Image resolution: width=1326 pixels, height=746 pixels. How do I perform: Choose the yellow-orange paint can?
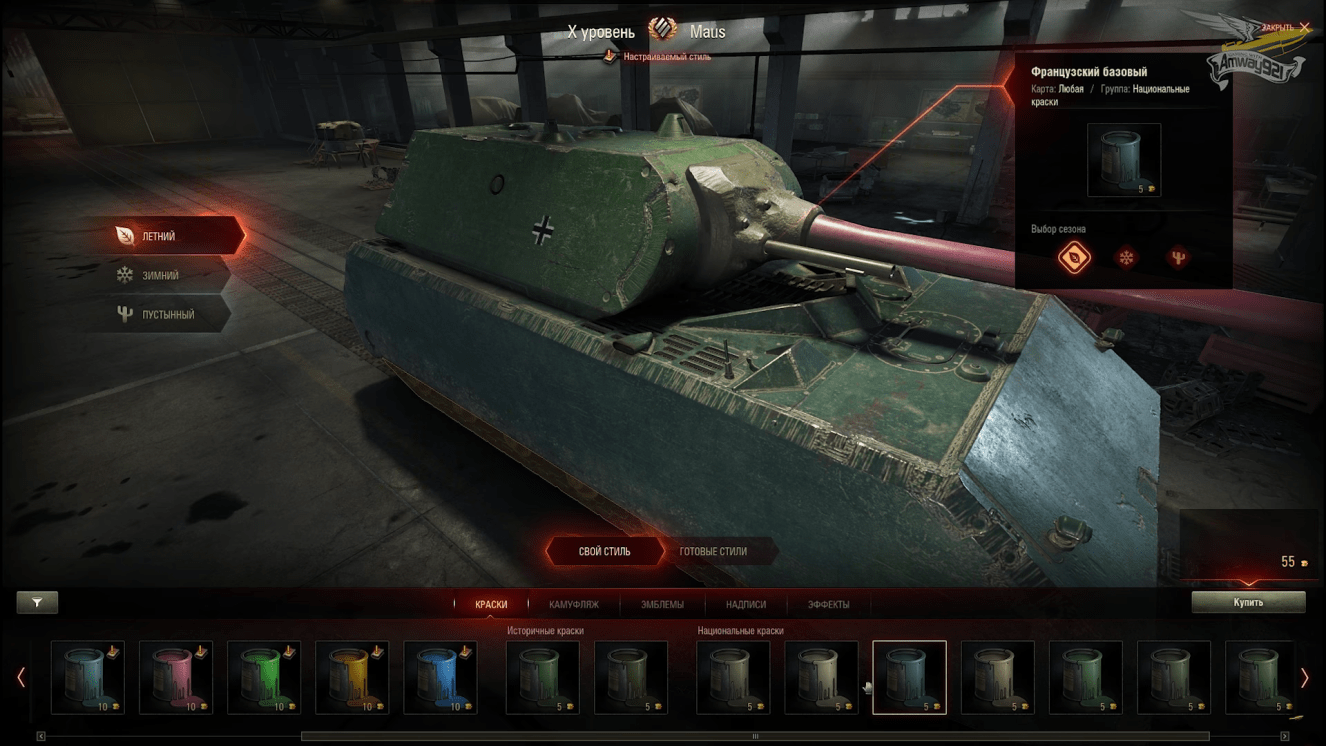[352, 677]
